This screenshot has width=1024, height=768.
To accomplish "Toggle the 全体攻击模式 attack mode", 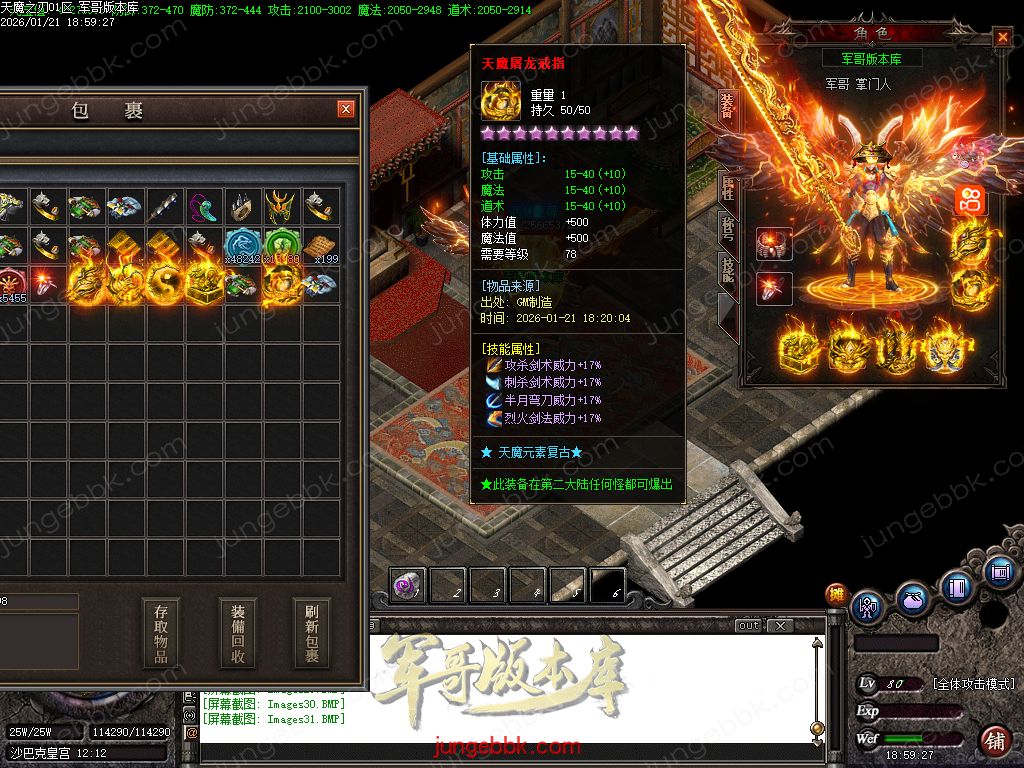I will pos(973,684).
